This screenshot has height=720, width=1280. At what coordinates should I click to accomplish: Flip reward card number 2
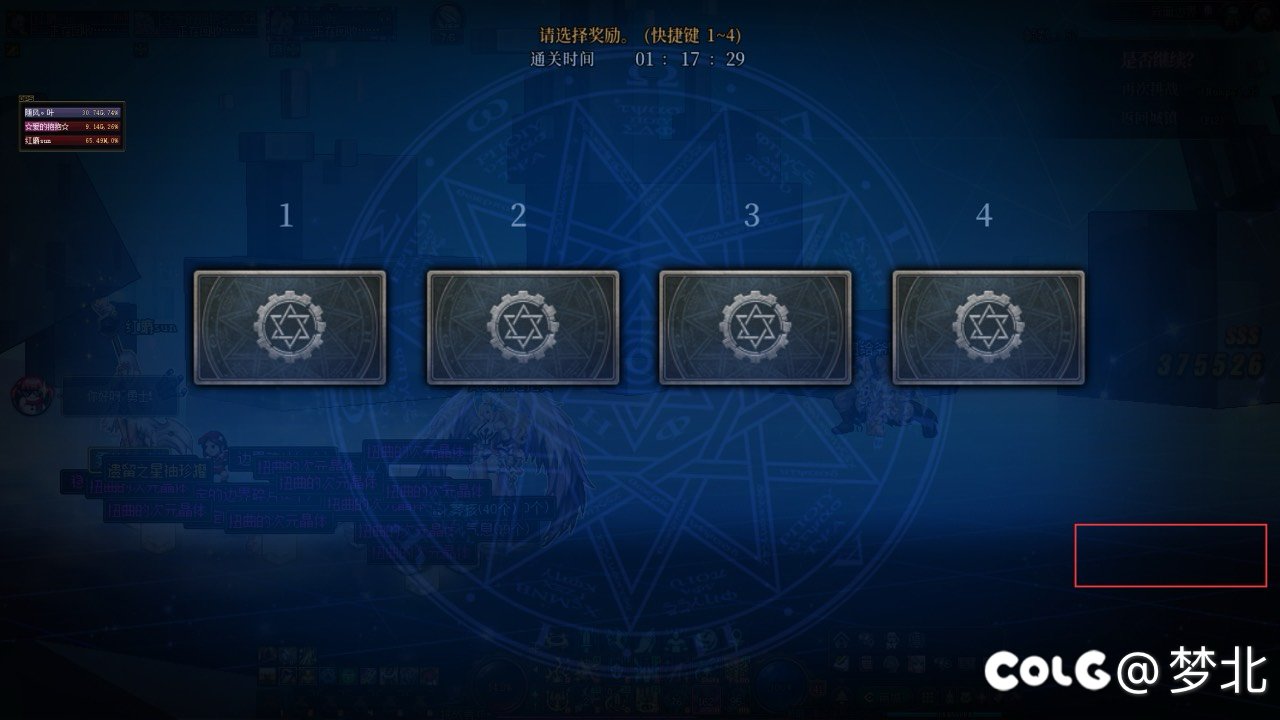521,325
